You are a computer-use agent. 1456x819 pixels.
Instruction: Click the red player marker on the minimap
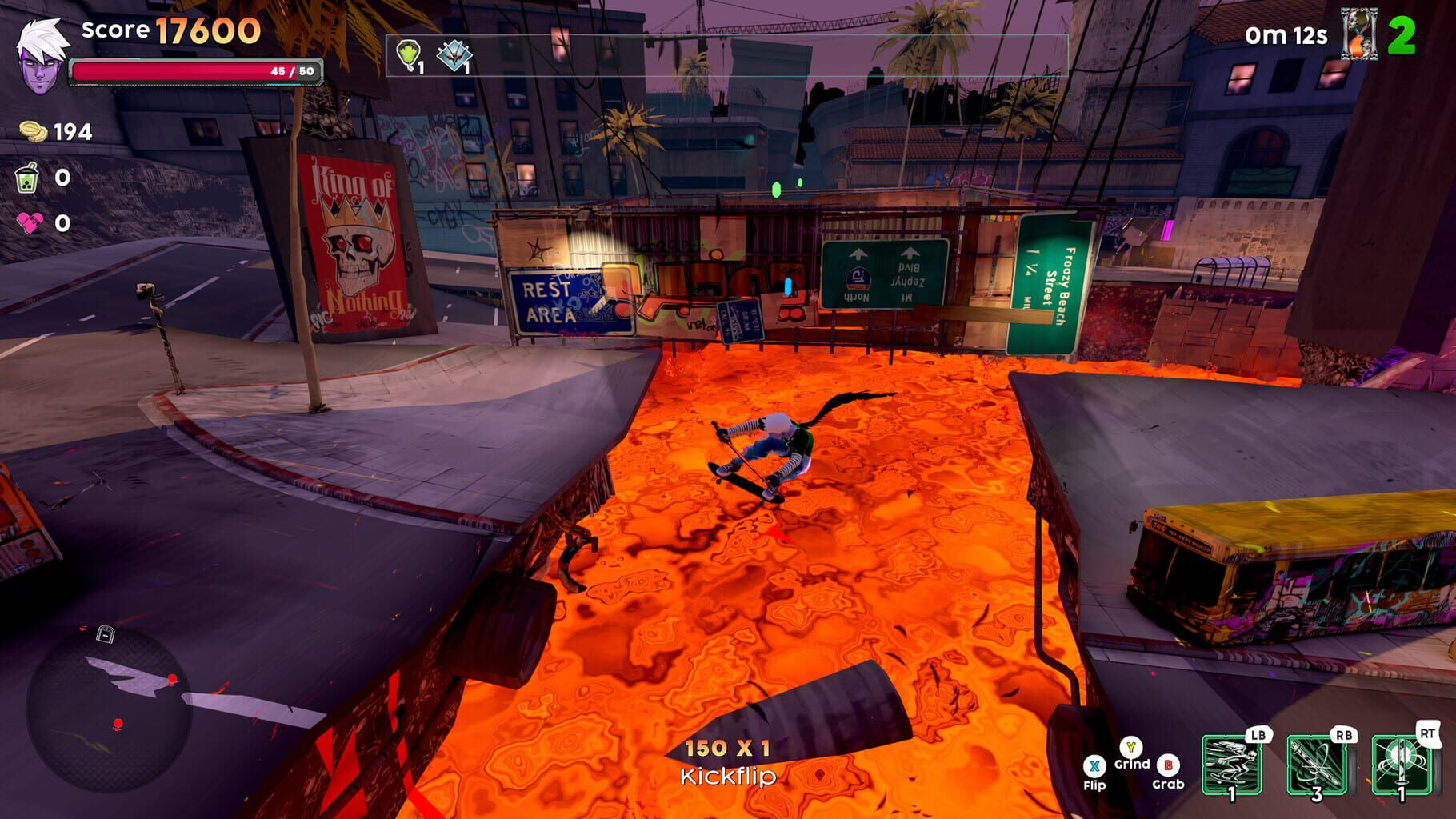(117, 722)
